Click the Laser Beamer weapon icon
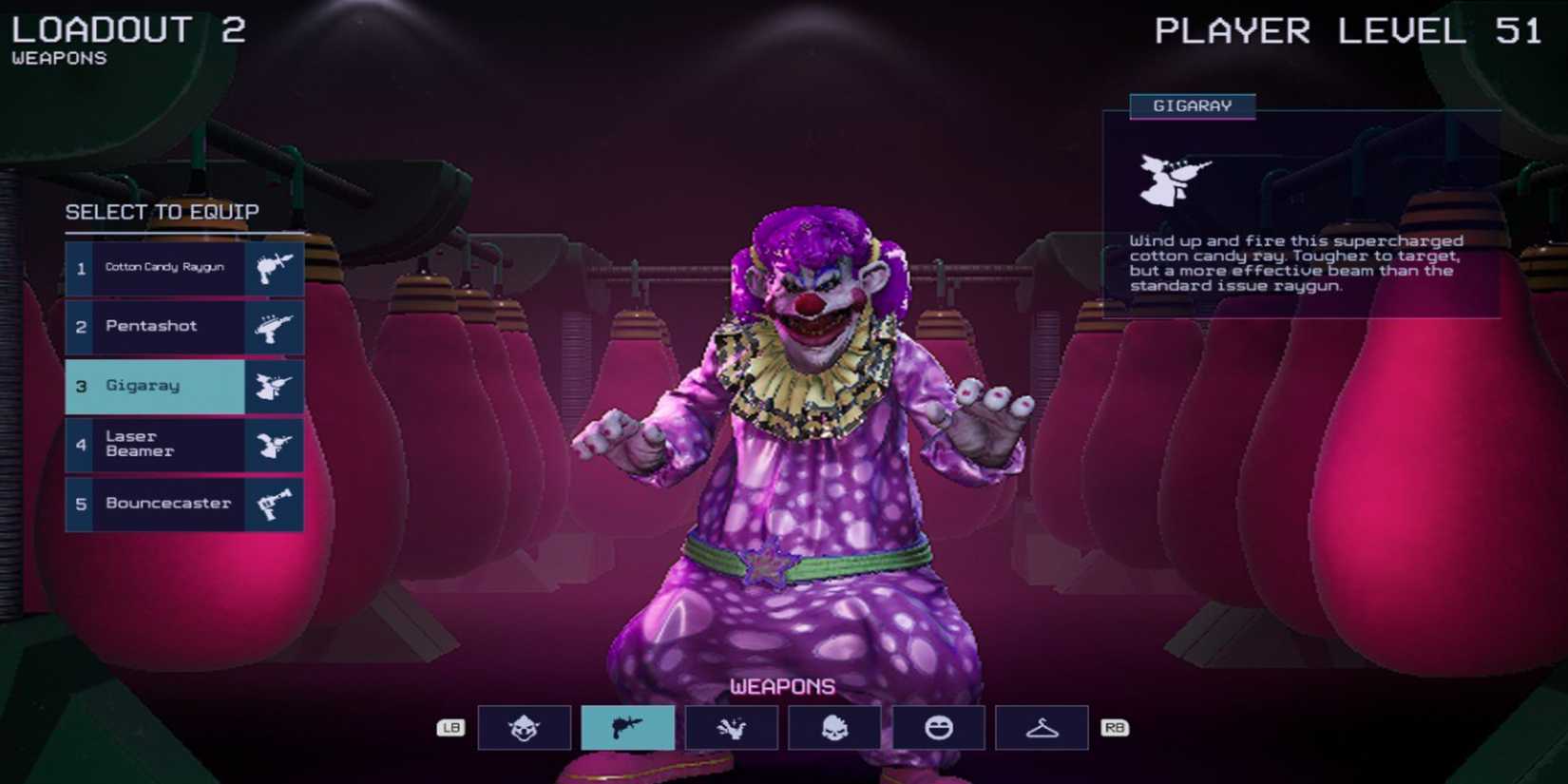Image resolution: width=1568 pixels, height=784 pixels. 275,443
